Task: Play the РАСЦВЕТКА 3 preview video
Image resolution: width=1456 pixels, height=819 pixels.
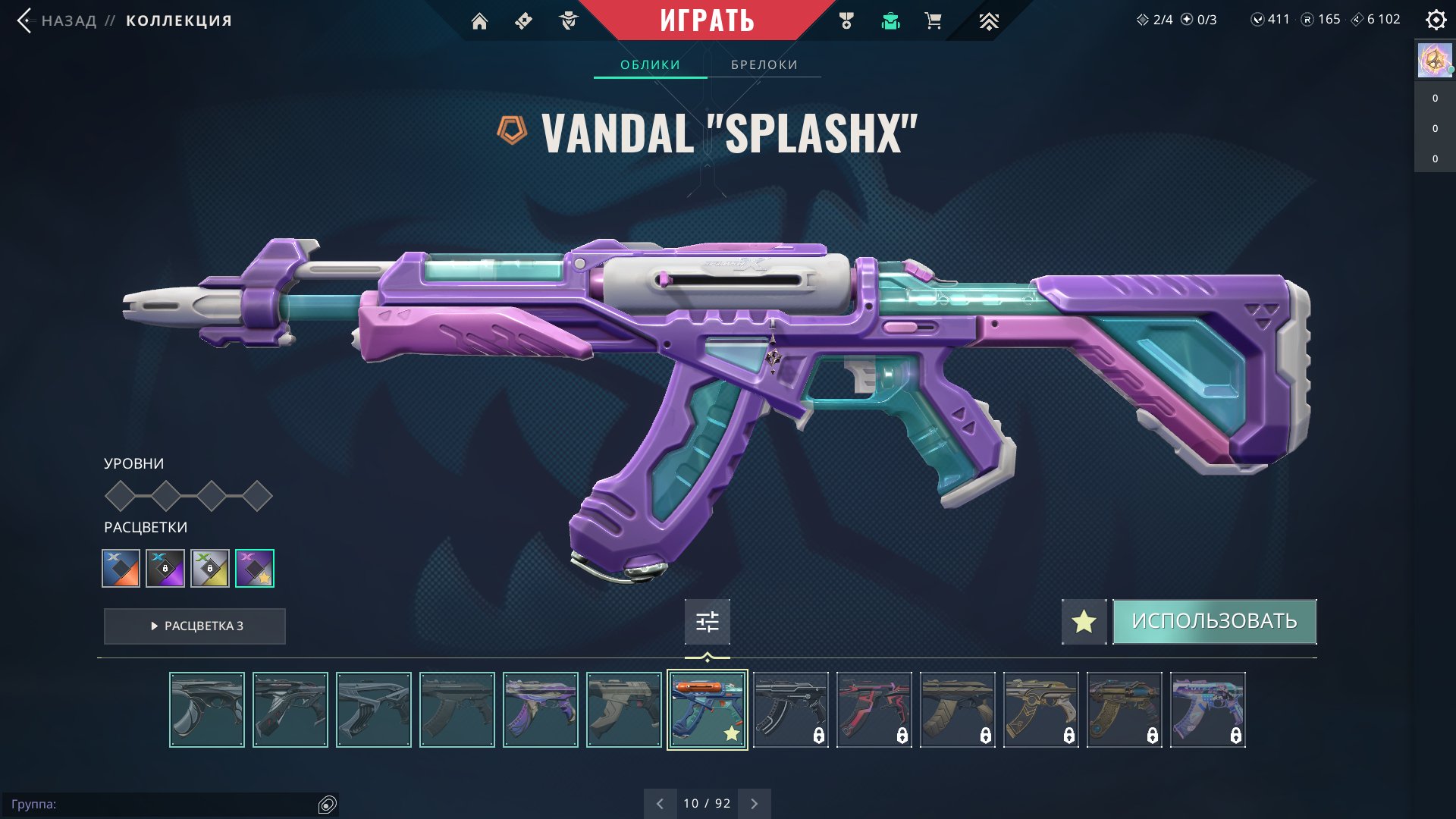Action: pyautogui.click(x=195, y=626)
